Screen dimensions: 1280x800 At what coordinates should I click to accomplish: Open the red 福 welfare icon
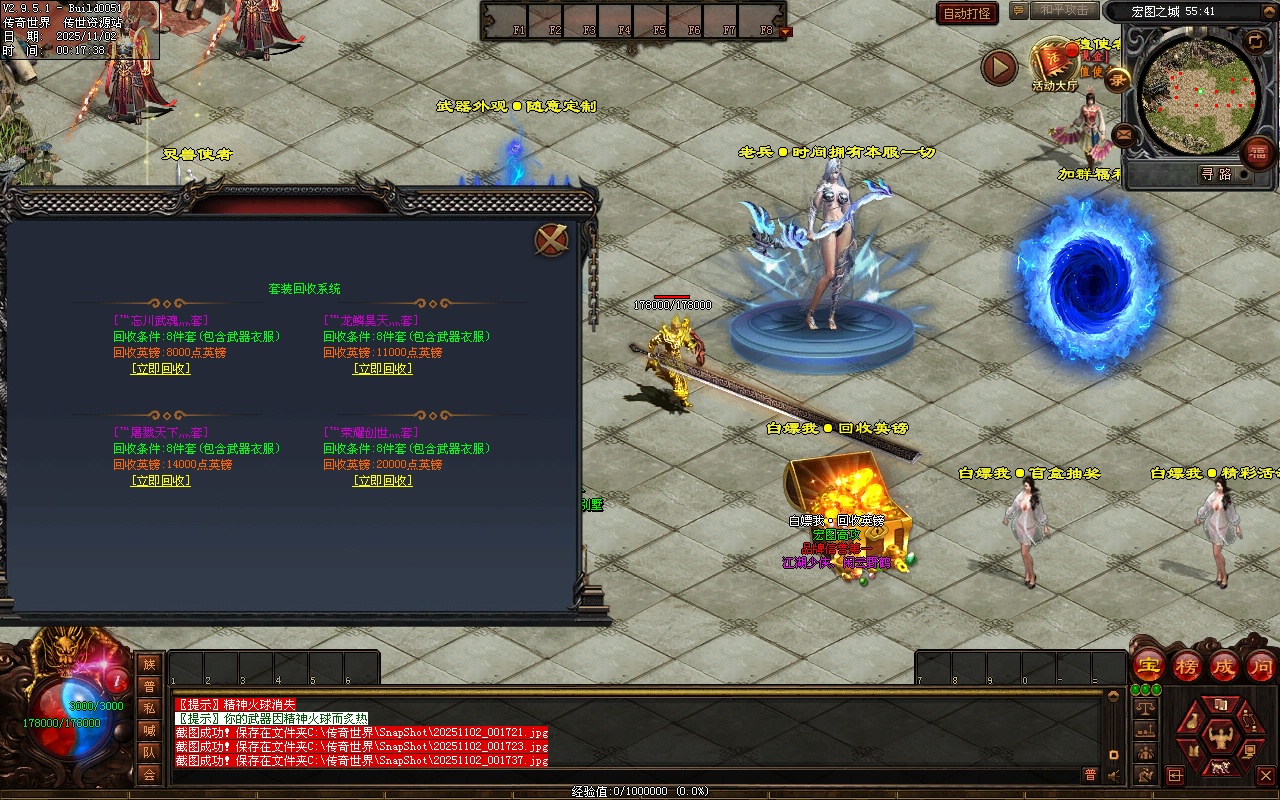tap(1258, 153)
